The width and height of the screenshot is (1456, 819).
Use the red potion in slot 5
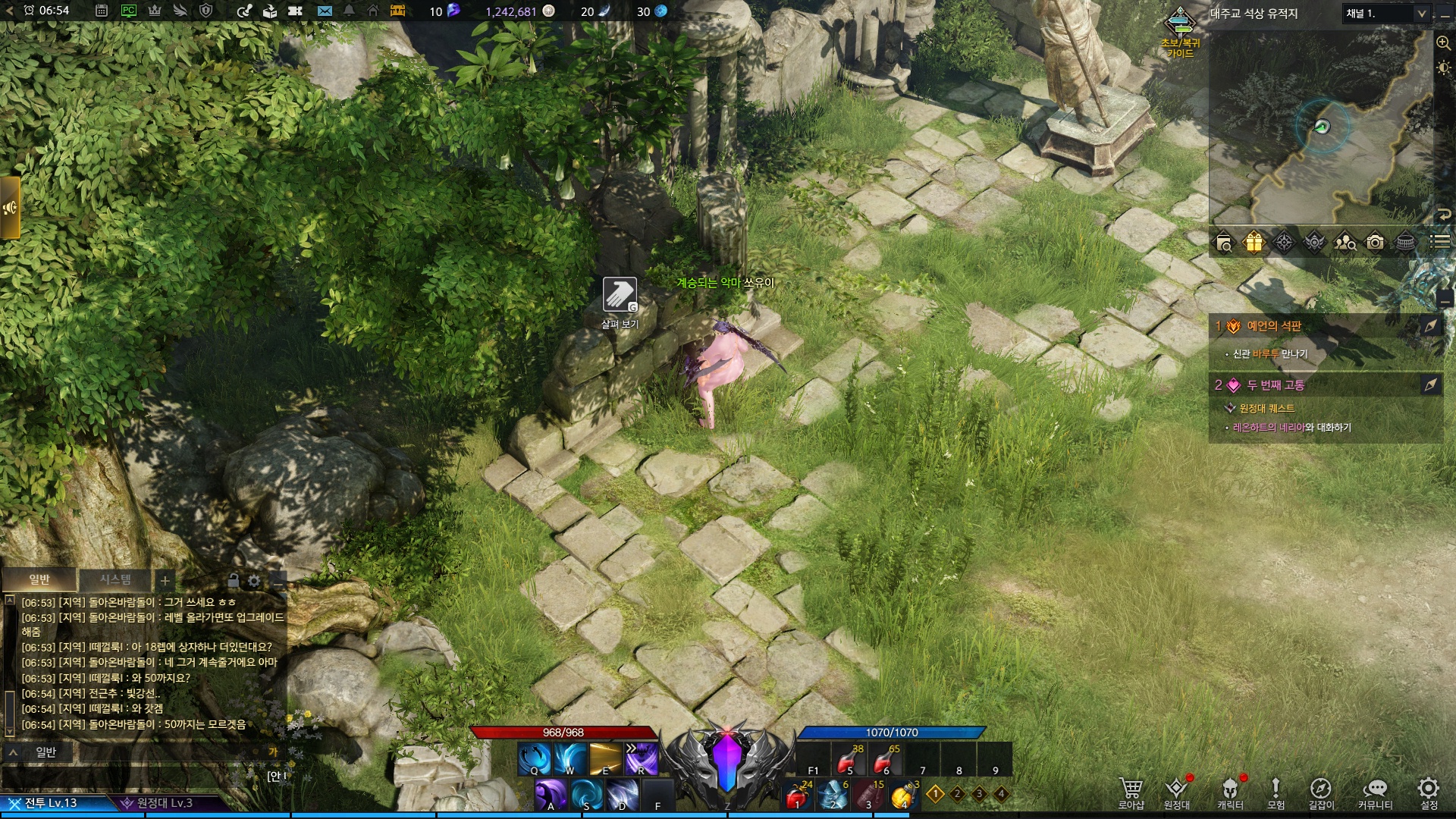click(848, 760)
